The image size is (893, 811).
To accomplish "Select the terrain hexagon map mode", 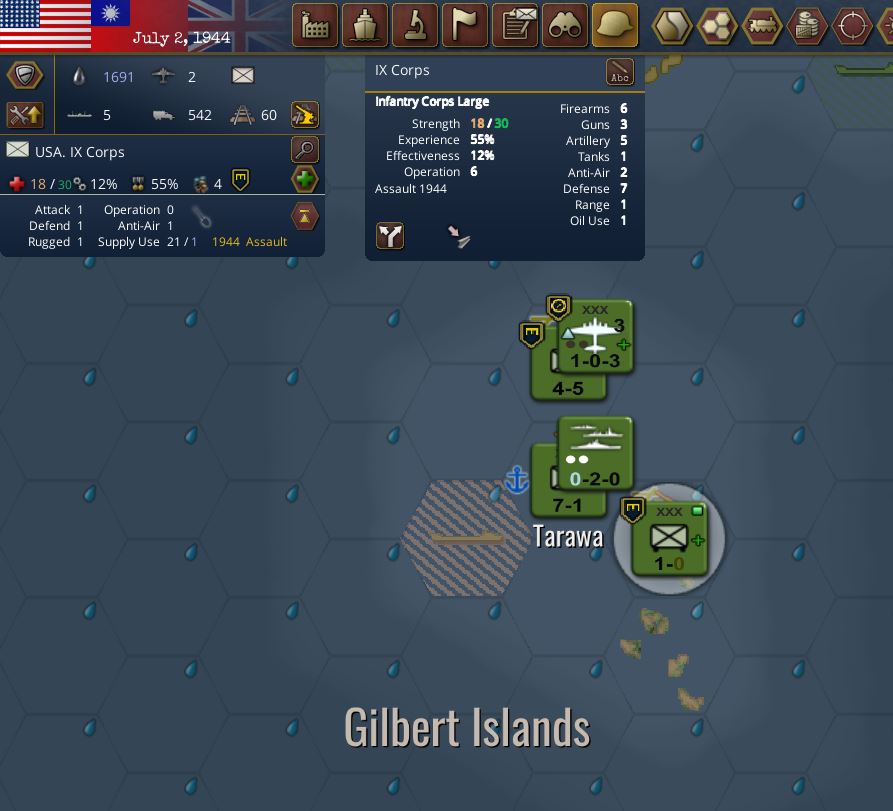I will pyautogui.click(x=673, y=26).
